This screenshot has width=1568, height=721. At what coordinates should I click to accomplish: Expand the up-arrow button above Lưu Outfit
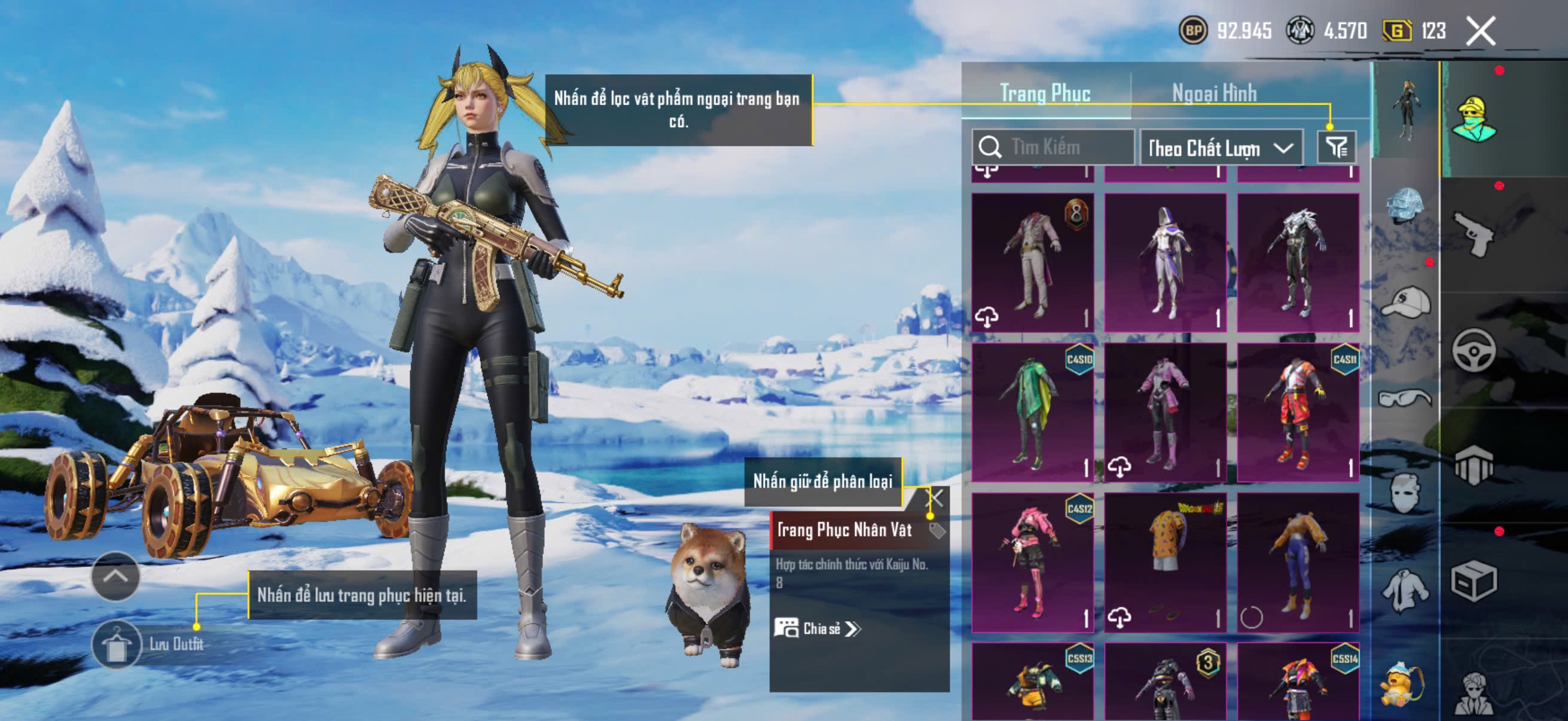click(x=115, y=576)
